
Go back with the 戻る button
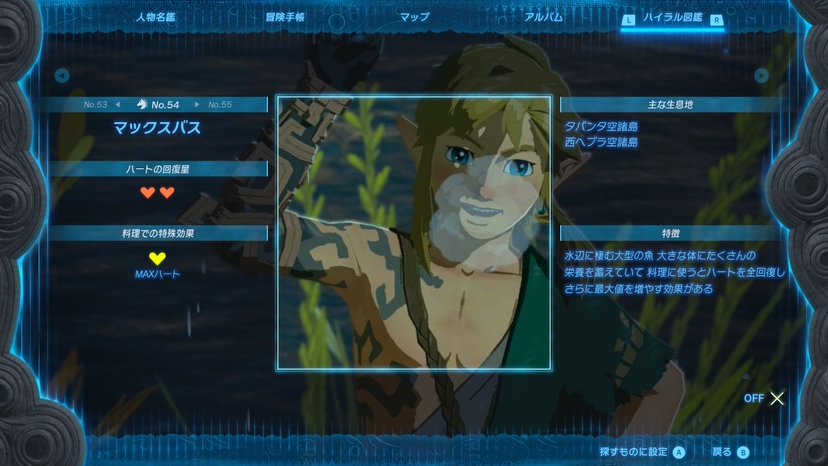point(730,452)
